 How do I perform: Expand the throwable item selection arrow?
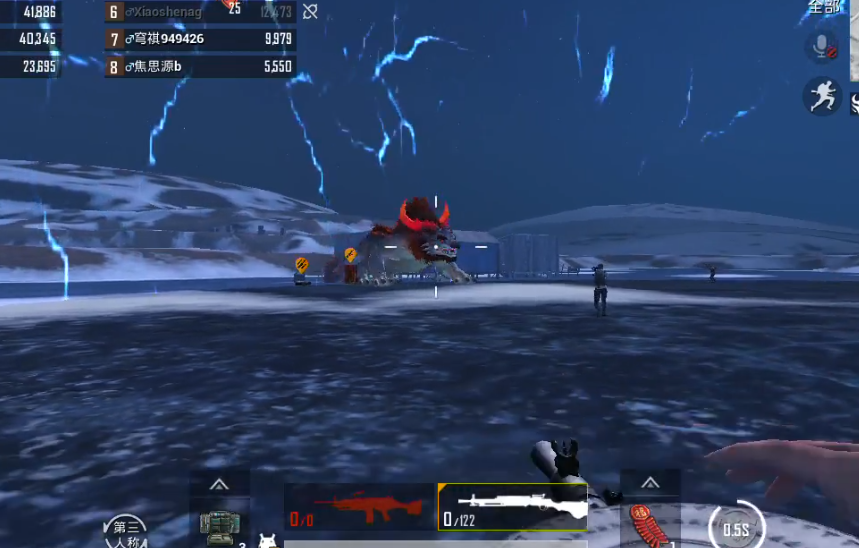click(x=650, y=483)
